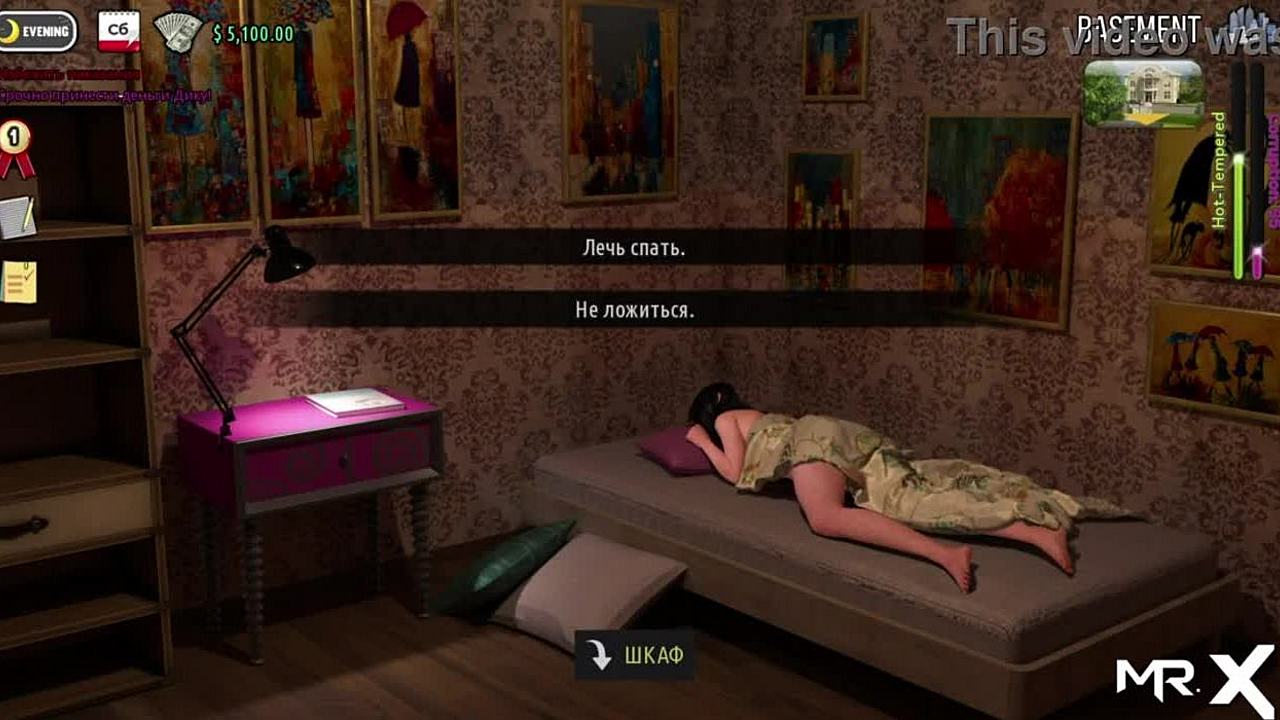
Task: Open the yellow sticky note icon
Action: (18, 281)
